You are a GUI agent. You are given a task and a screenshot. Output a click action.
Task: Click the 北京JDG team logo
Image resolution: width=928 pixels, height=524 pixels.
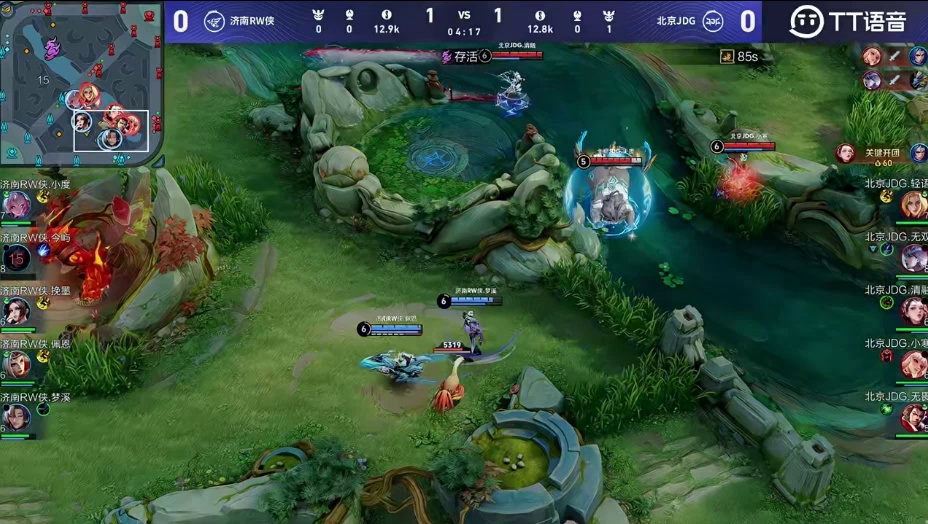[x=714, y=20]
